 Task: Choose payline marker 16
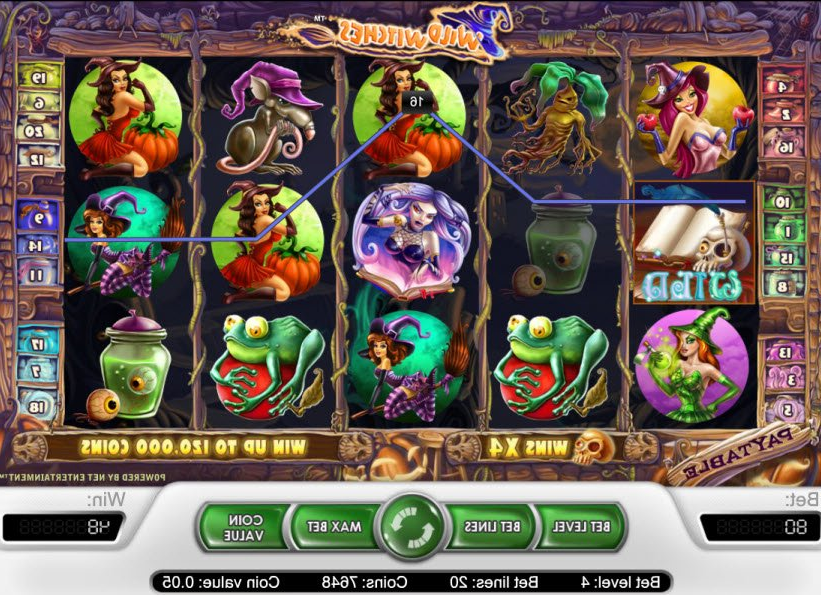point(785,147)
